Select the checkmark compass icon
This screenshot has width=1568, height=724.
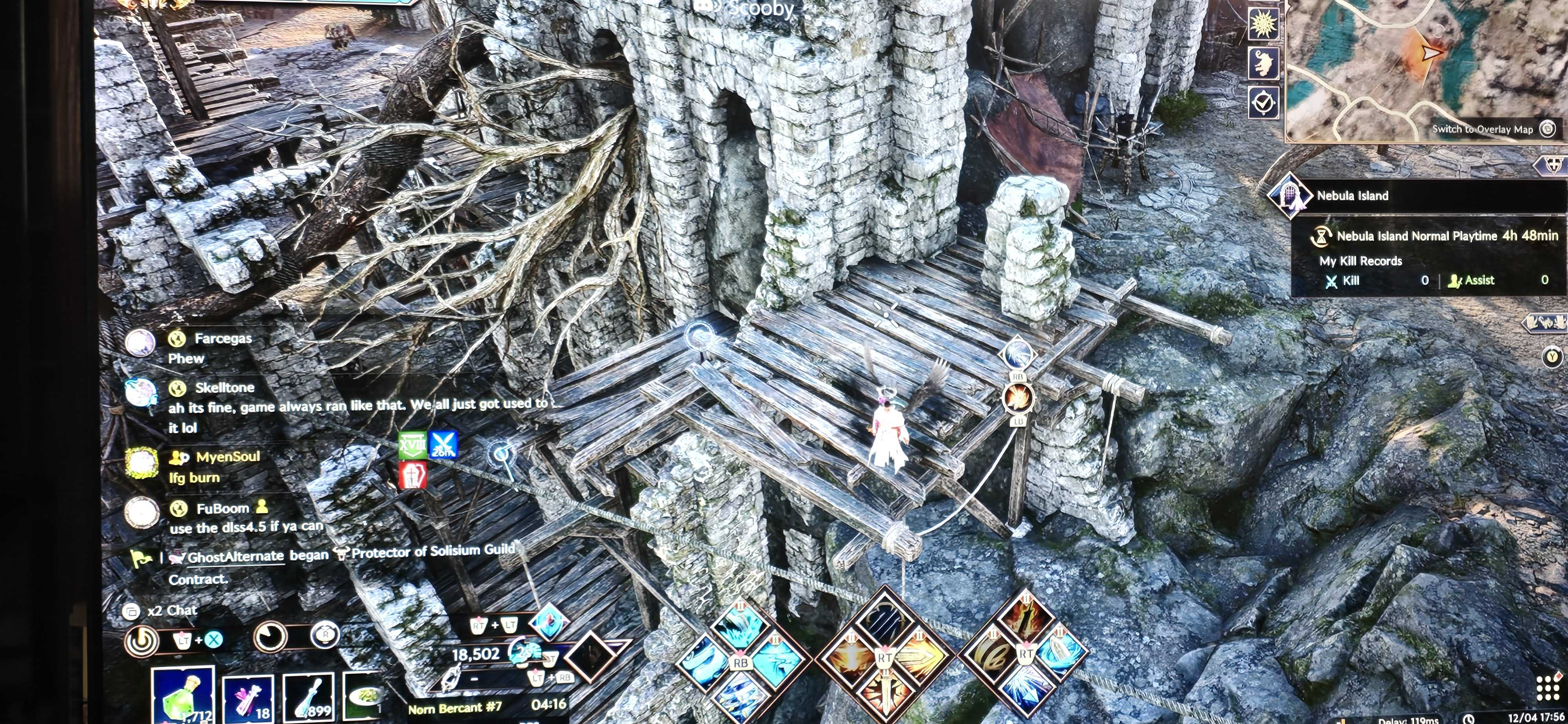[1262, 102]
